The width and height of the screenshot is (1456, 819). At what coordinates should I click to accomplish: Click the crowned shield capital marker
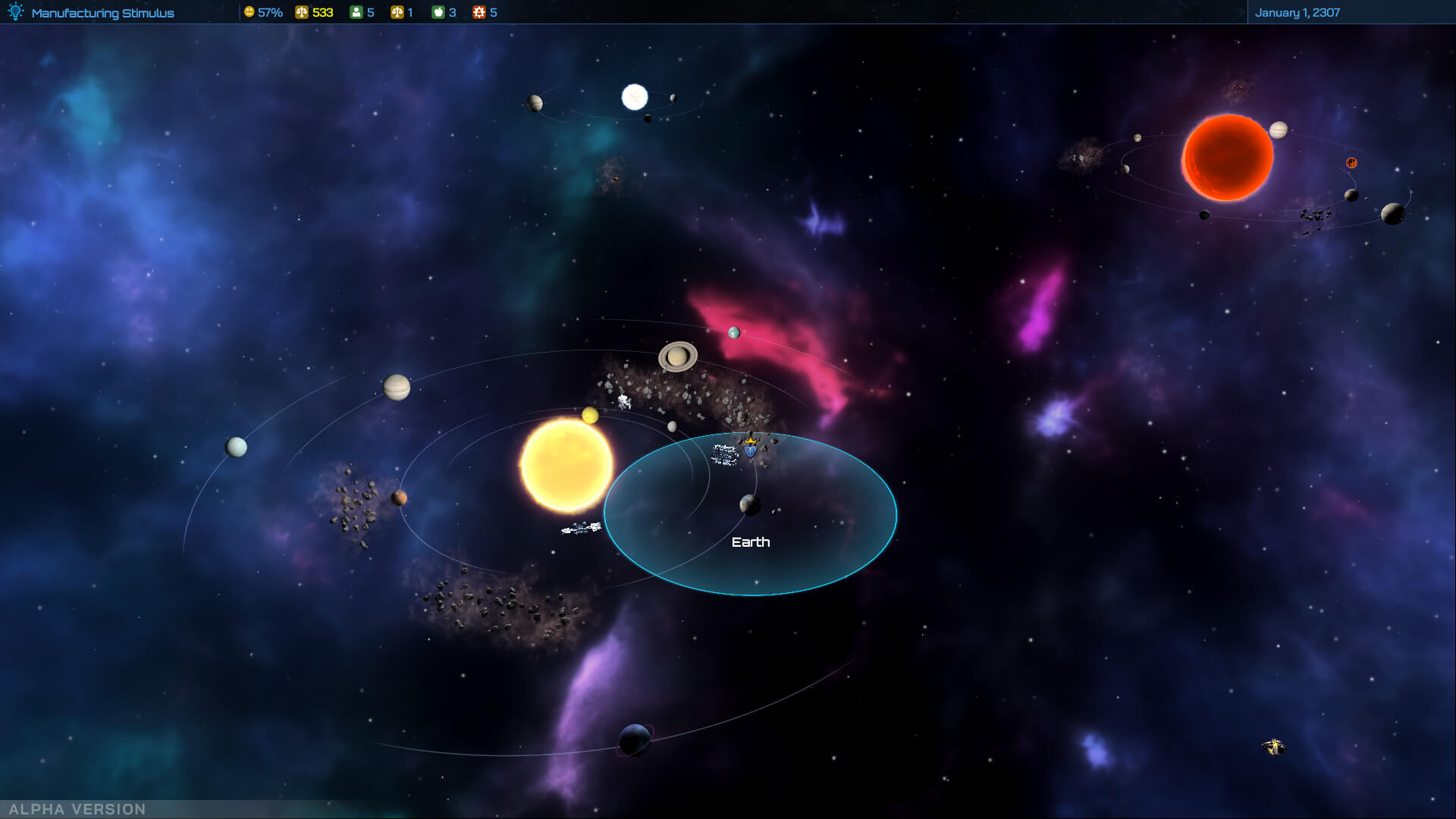coord(751,448)
